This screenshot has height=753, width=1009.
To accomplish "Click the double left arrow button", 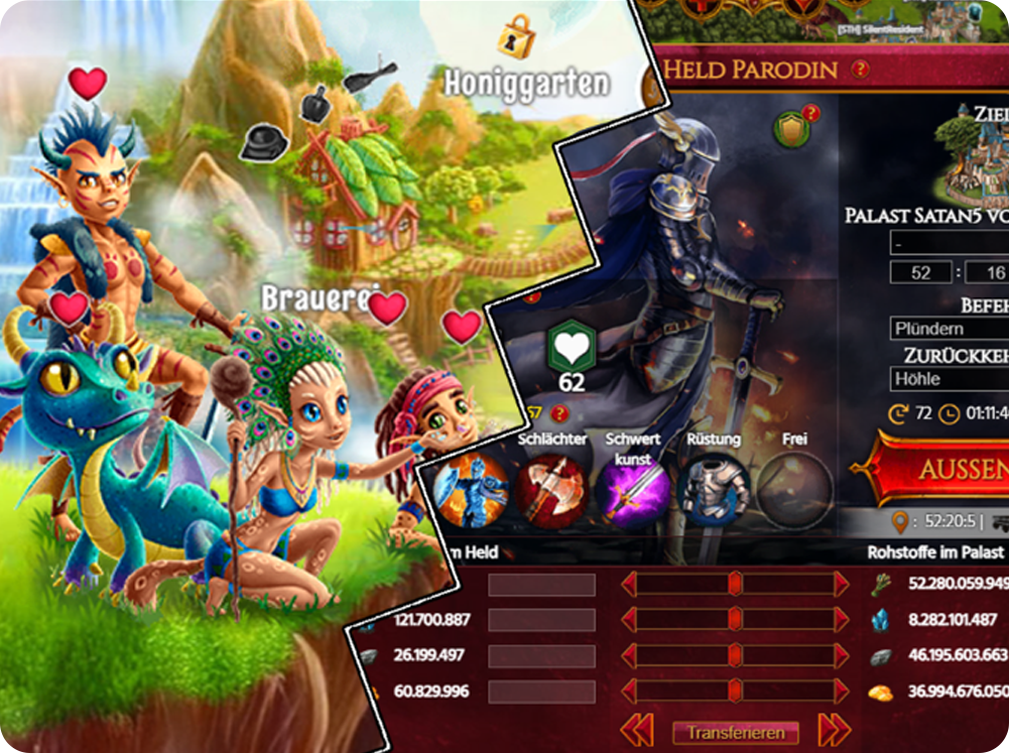I will tap(638, 731).
